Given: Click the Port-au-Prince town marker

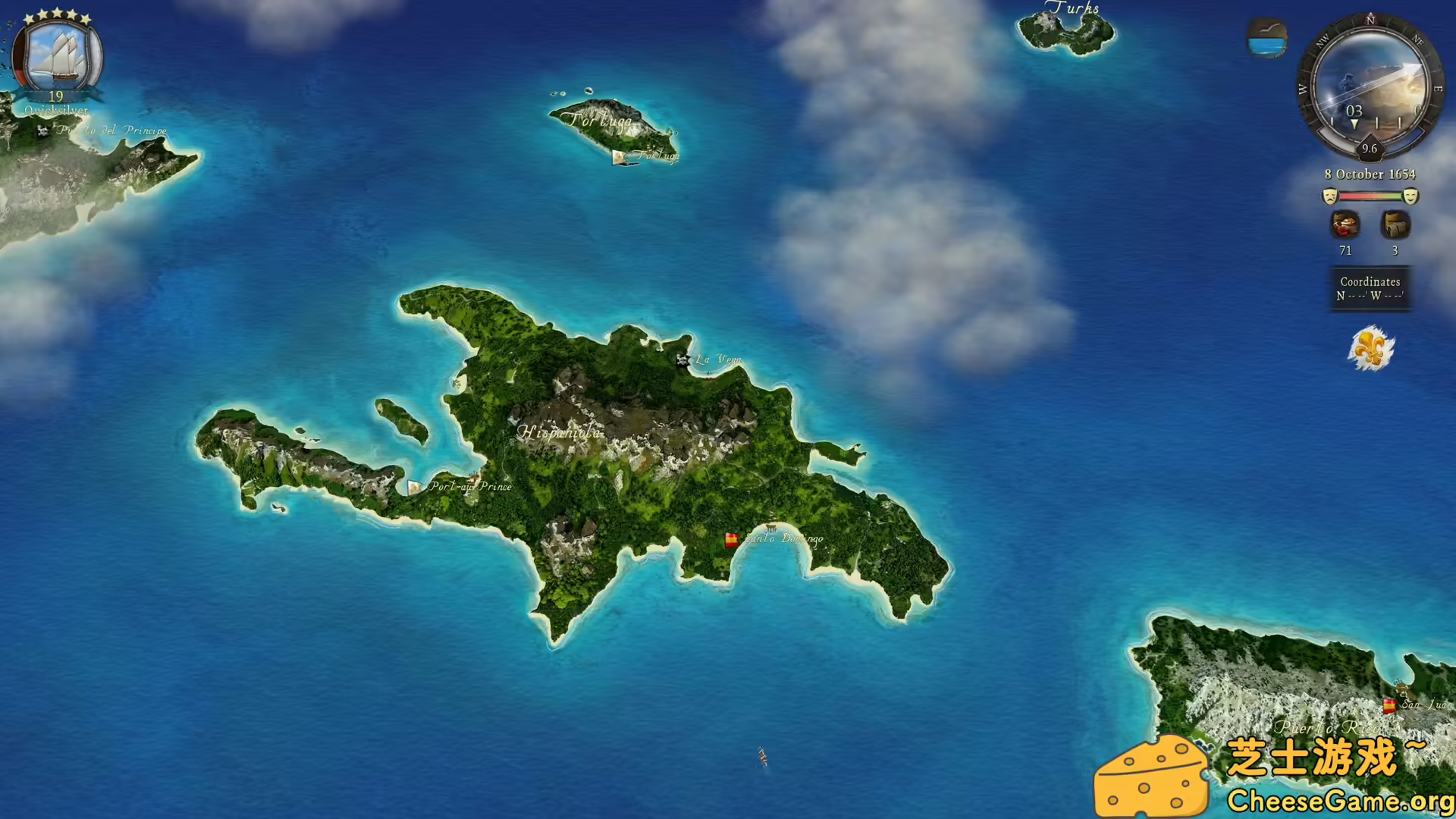Looking at the screenshot, I should click(414, 486).
